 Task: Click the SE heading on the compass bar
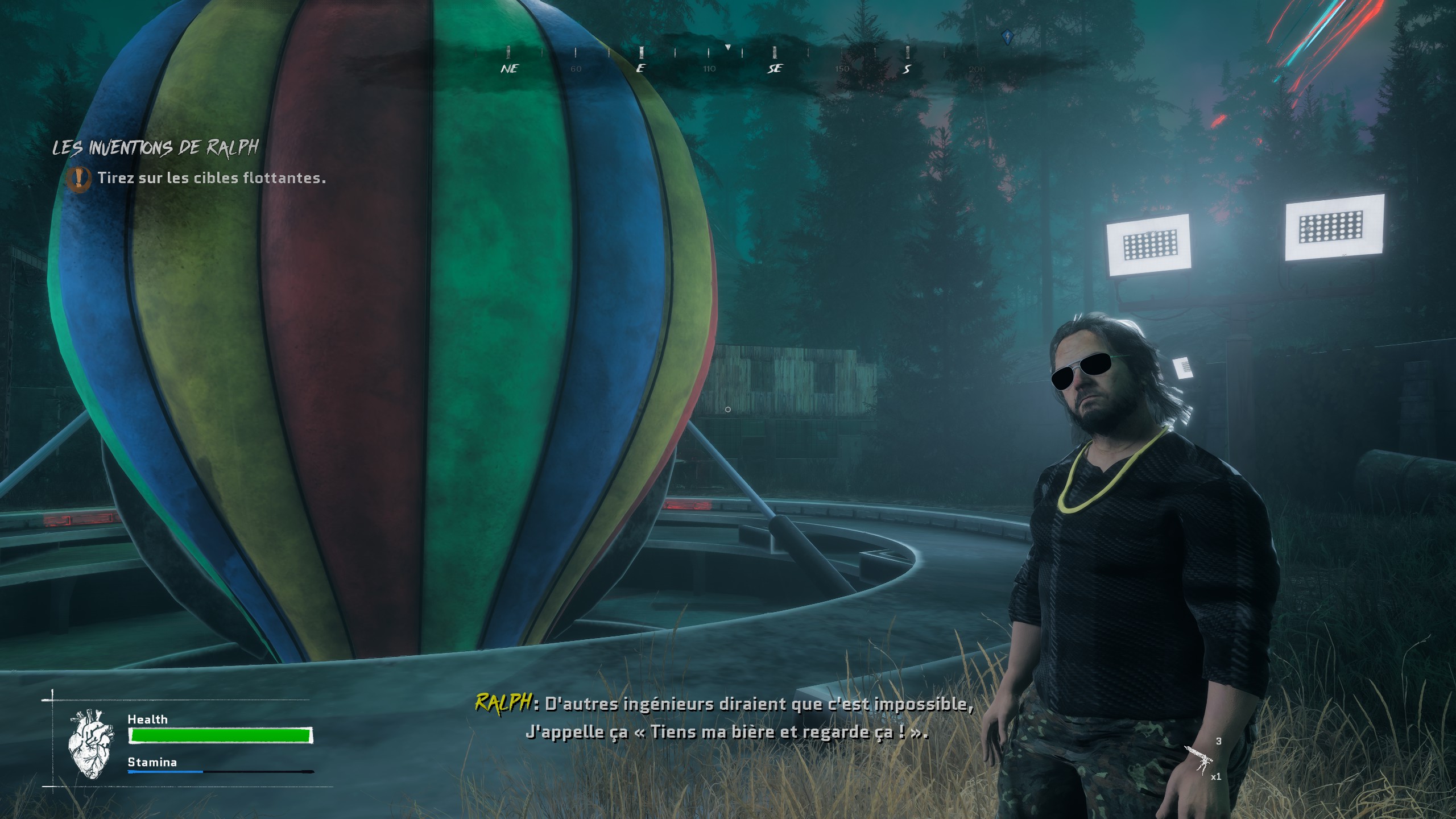coord(775,68)
